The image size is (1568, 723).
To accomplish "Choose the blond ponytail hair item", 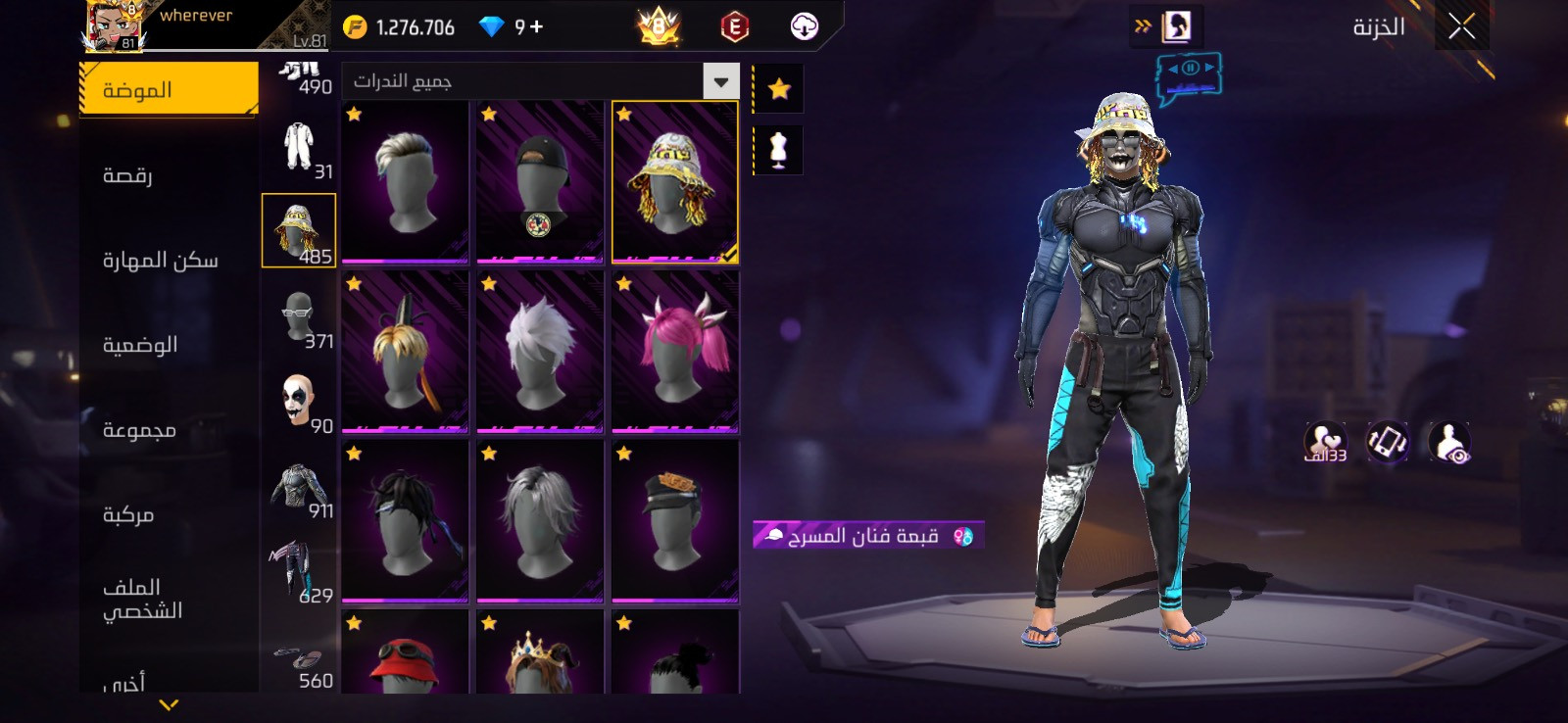I will coord(404,353).
